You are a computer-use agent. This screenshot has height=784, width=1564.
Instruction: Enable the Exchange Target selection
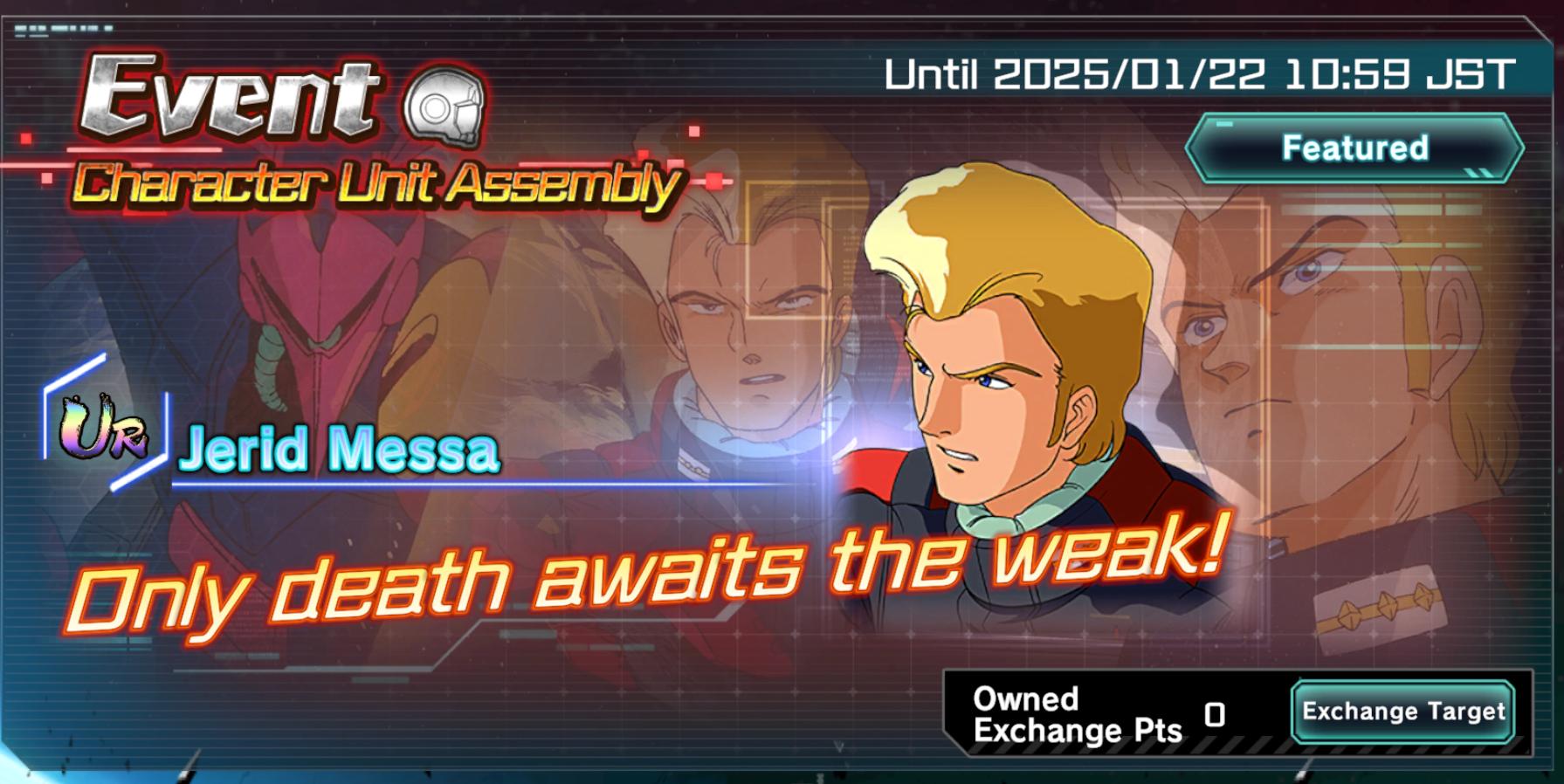[x=1402, y=711]
